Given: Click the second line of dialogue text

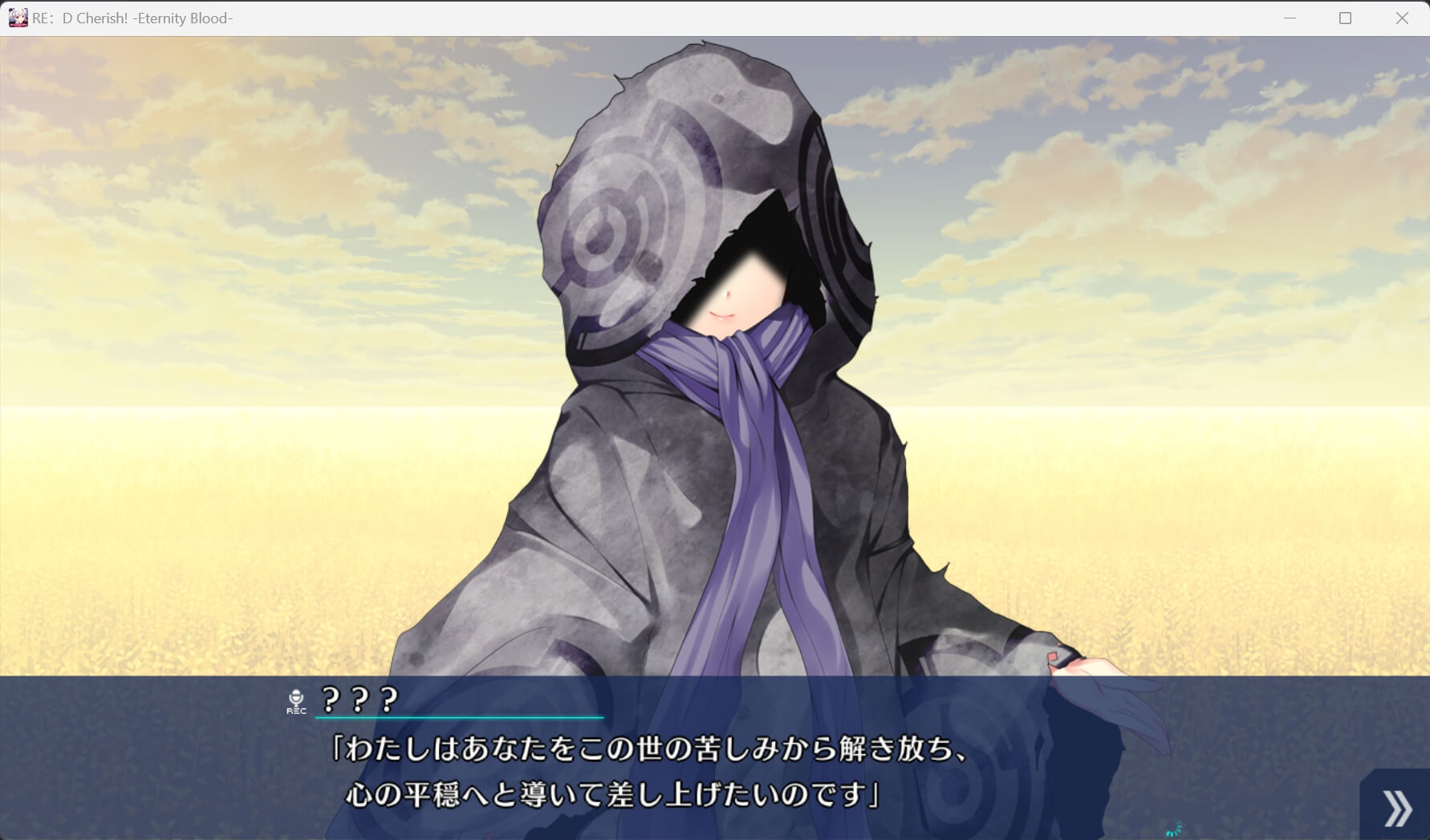Looking at the screenshot, I should (x=618, y=794).
